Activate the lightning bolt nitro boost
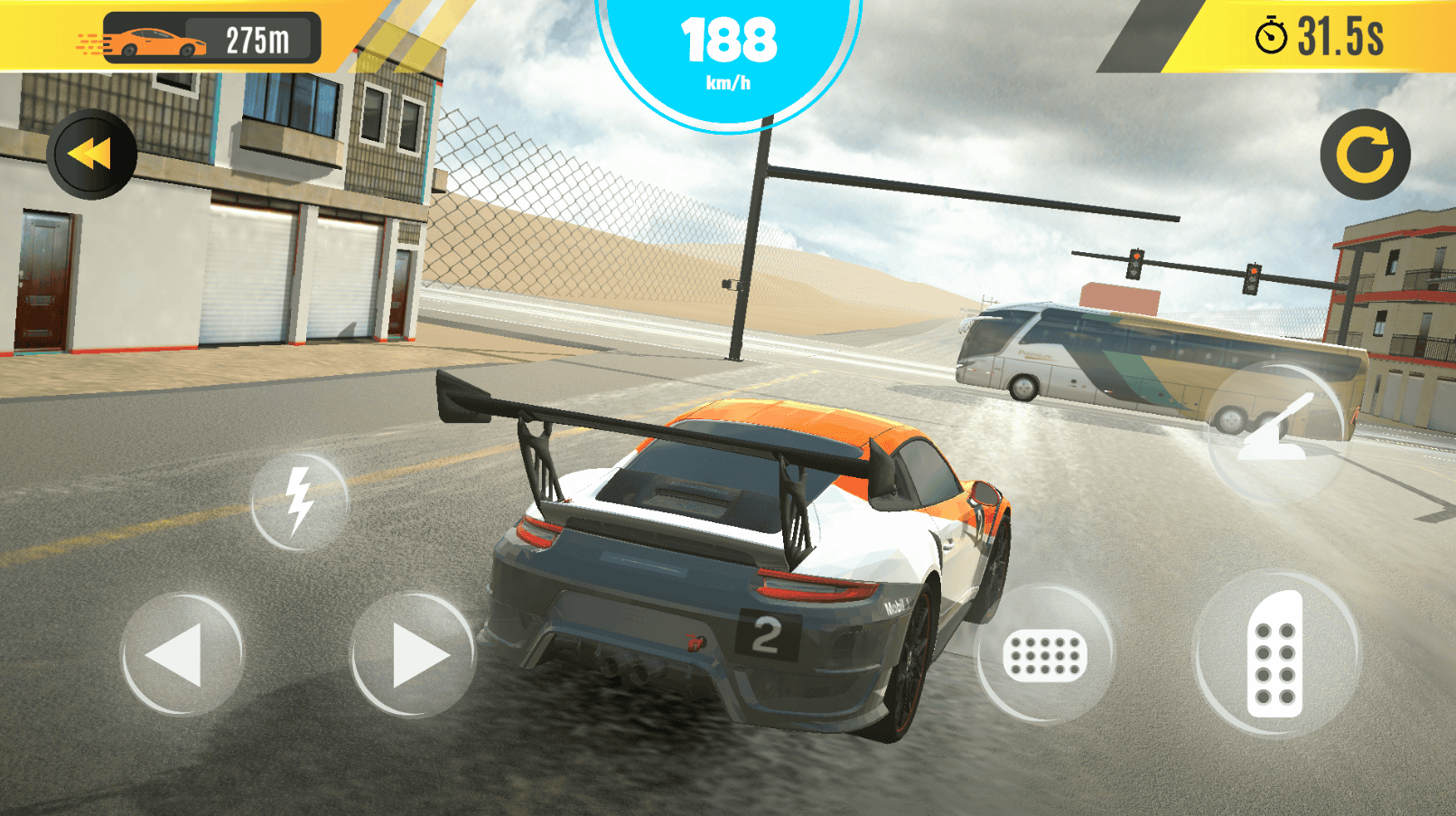 coord(299,502)
